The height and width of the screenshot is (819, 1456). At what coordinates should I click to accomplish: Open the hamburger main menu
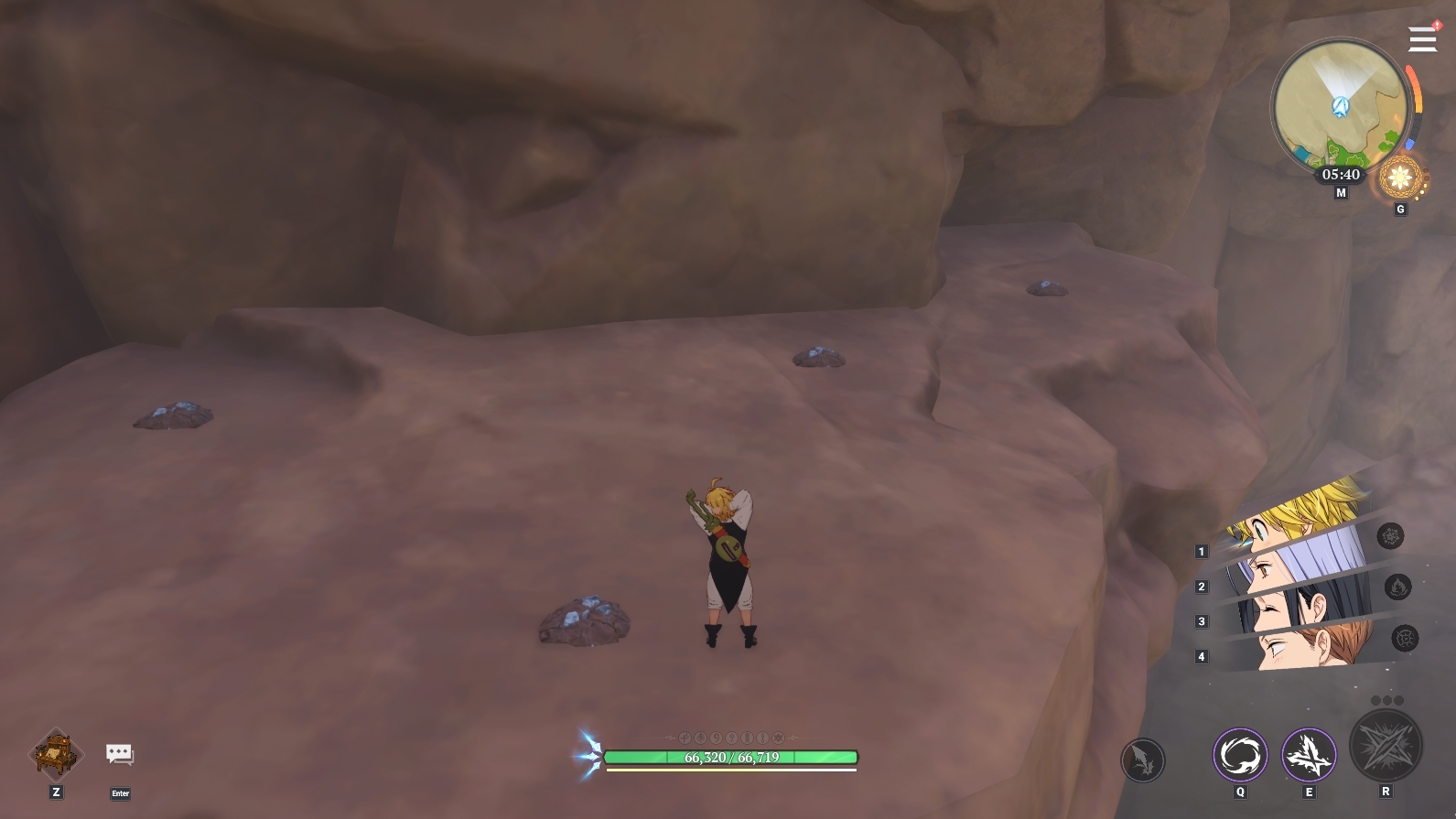[x=1422, y=39]
